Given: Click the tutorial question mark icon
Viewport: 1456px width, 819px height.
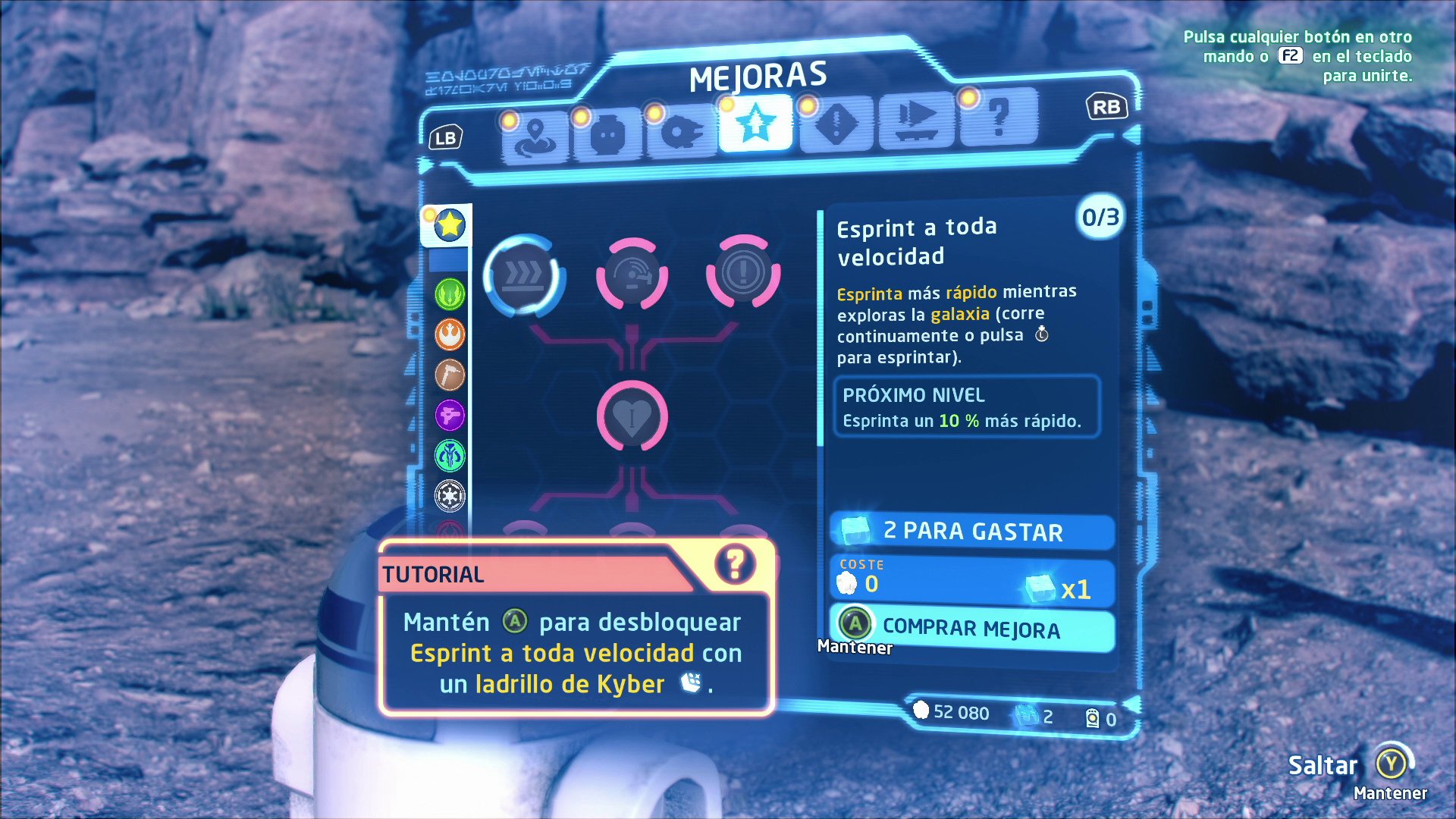Looking at the screenshot, I should [734, 565].
